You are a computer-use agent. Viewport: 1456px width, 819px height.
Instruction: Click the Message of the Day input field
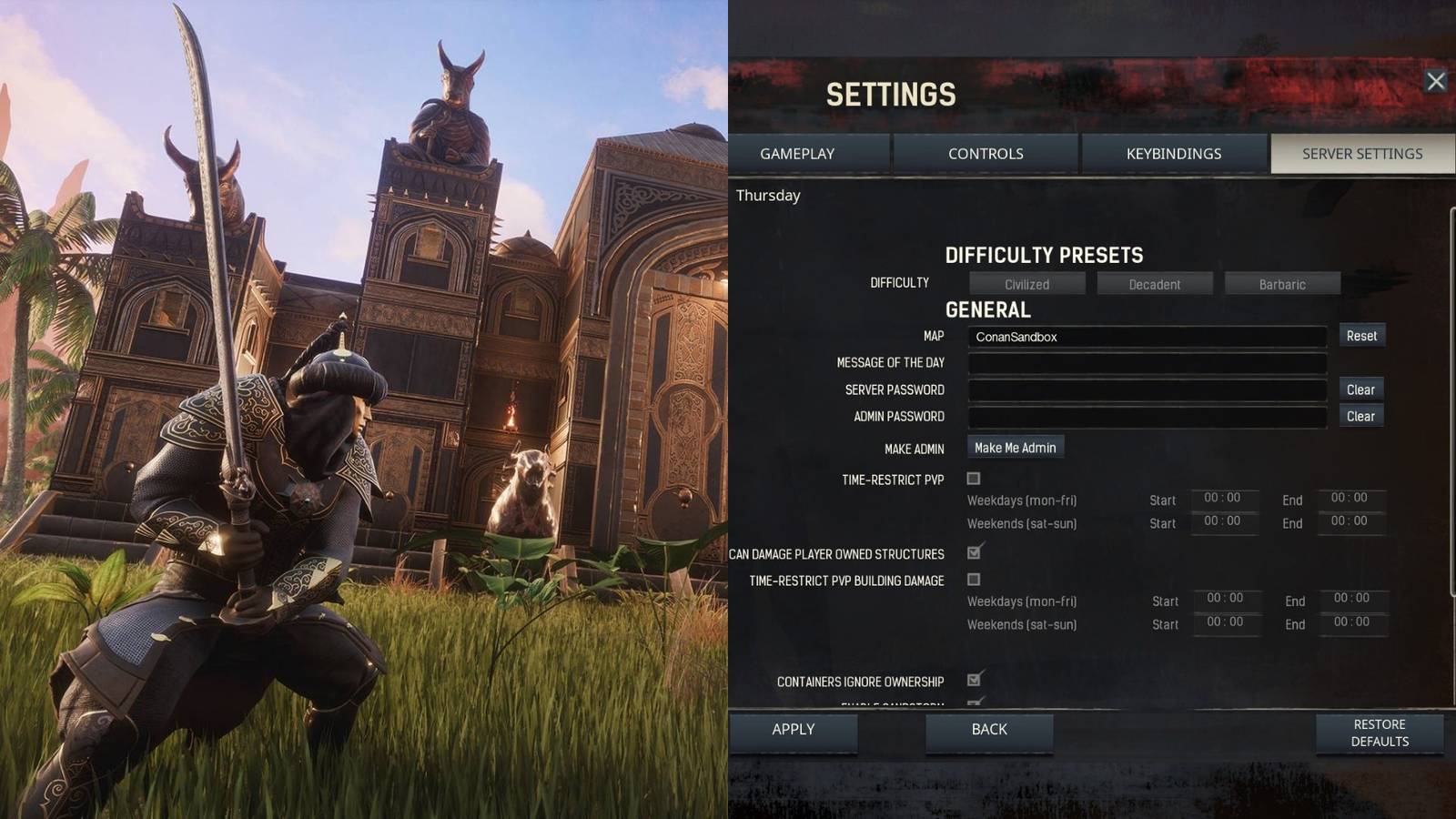(x=1147, y=362)
